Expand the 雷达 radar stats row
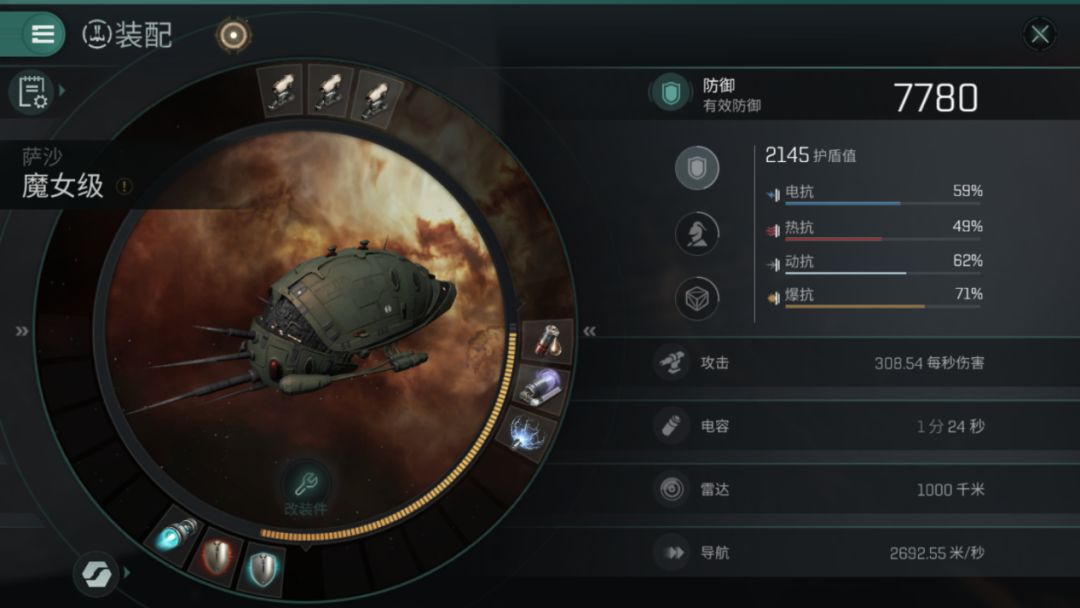 pyautogui.click(x=820, y=489)
